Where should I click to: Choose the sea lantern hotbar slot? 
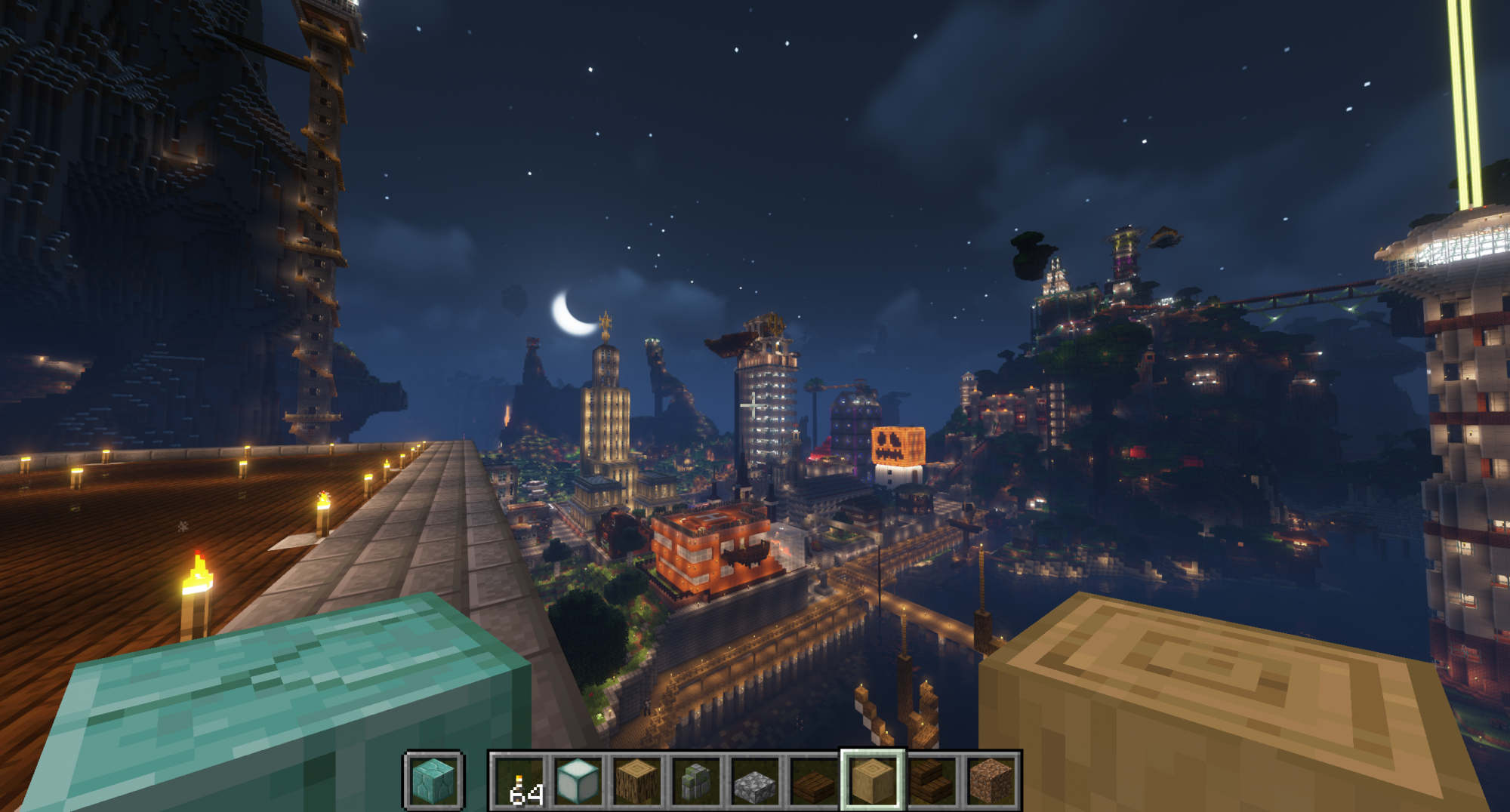(x=578, y=781)
